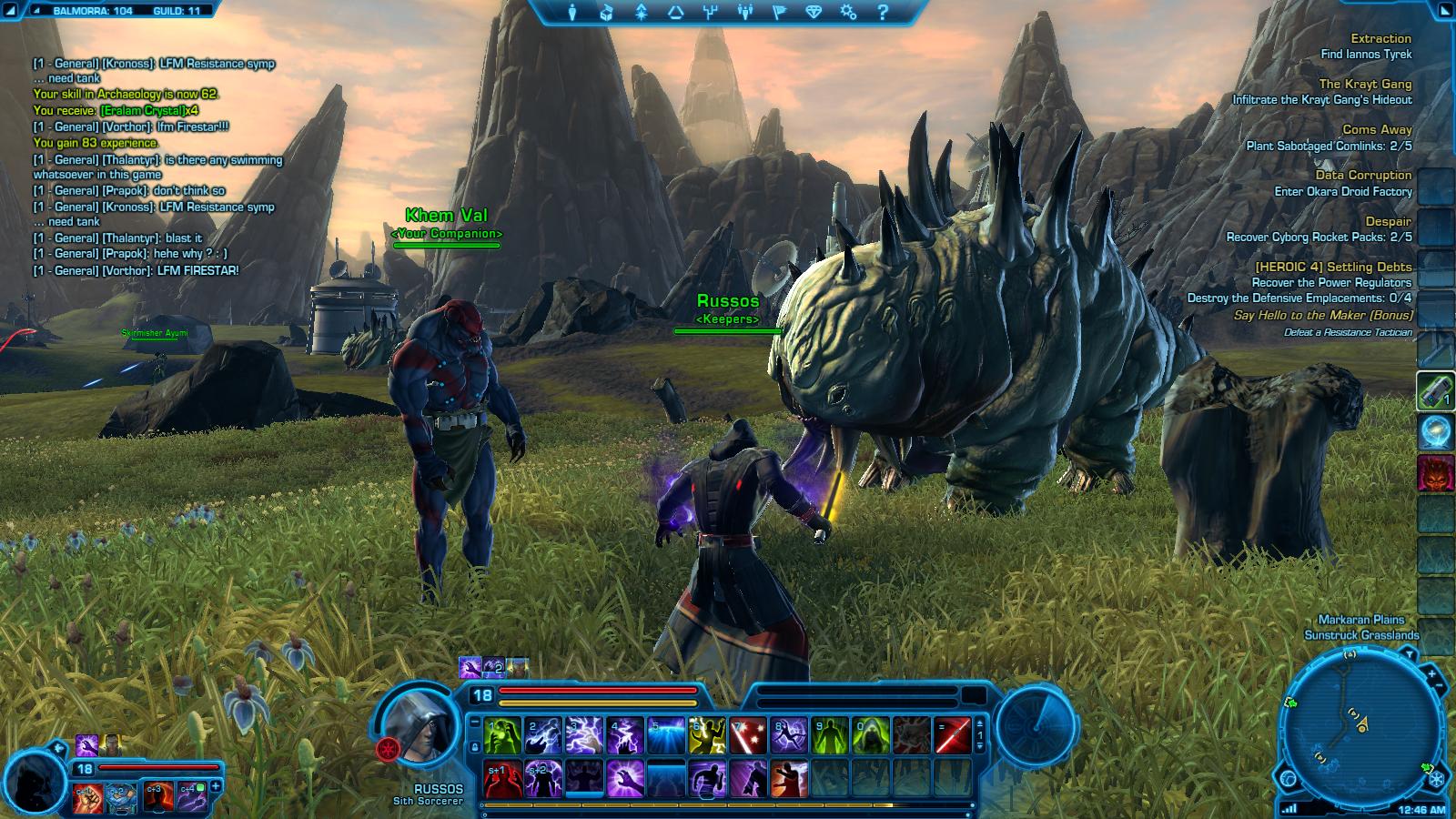Image resolution: width=1456 pixels, height=819 pixels.
Task: Open the social group icon in top menu
Action: pyautogui.click(x=745, y=12)
